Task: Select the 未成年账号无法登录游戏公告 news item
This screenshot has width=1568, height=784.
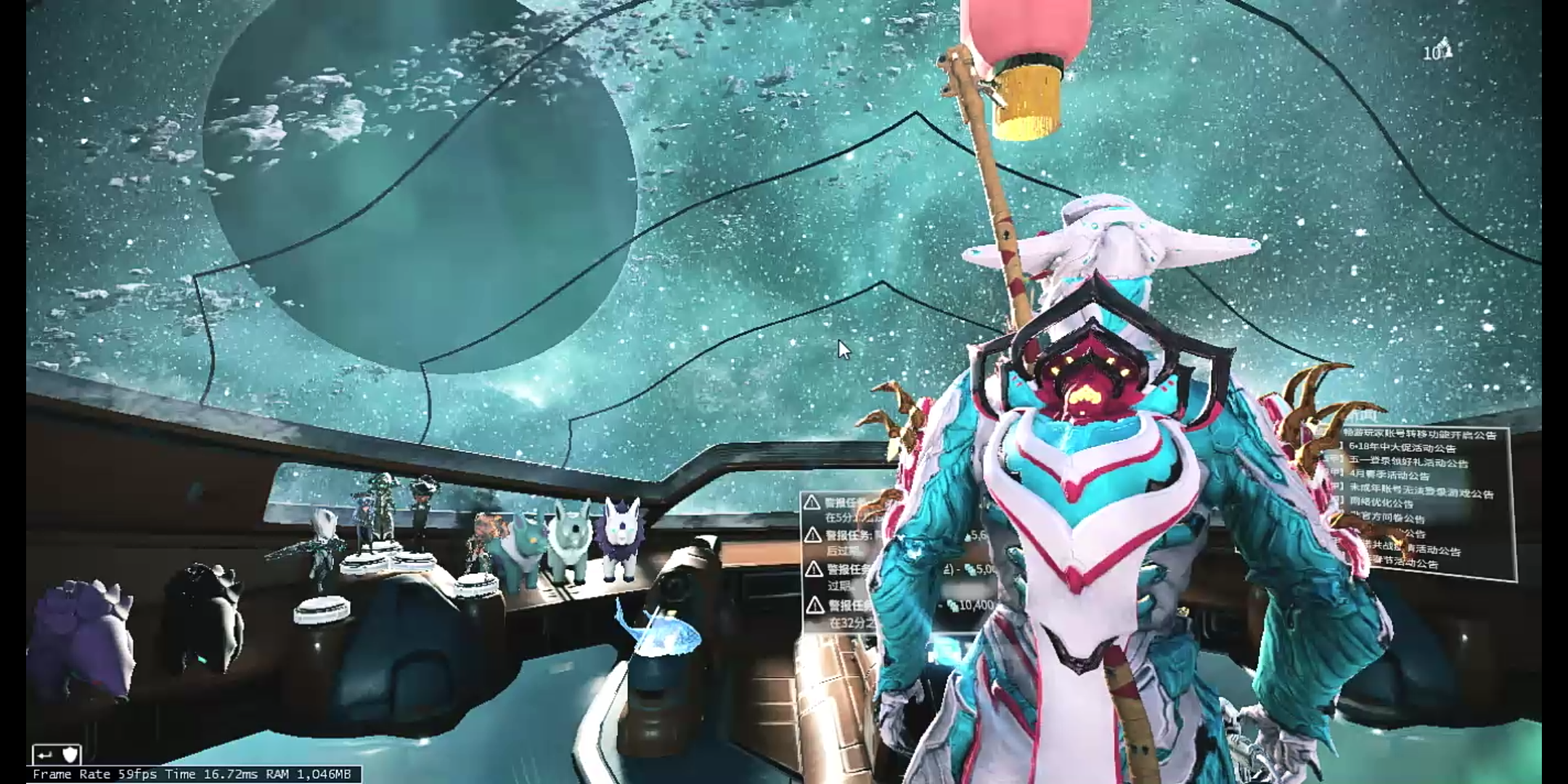Action: point(1421,491)
